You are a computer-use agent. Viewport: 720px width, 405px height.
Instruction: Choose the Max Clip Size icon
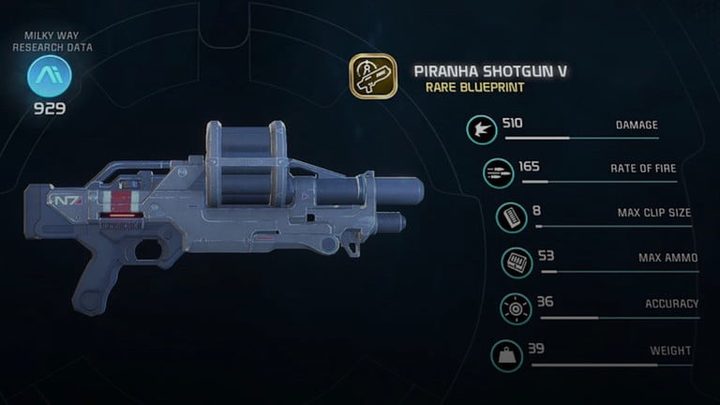pos(510,217)
